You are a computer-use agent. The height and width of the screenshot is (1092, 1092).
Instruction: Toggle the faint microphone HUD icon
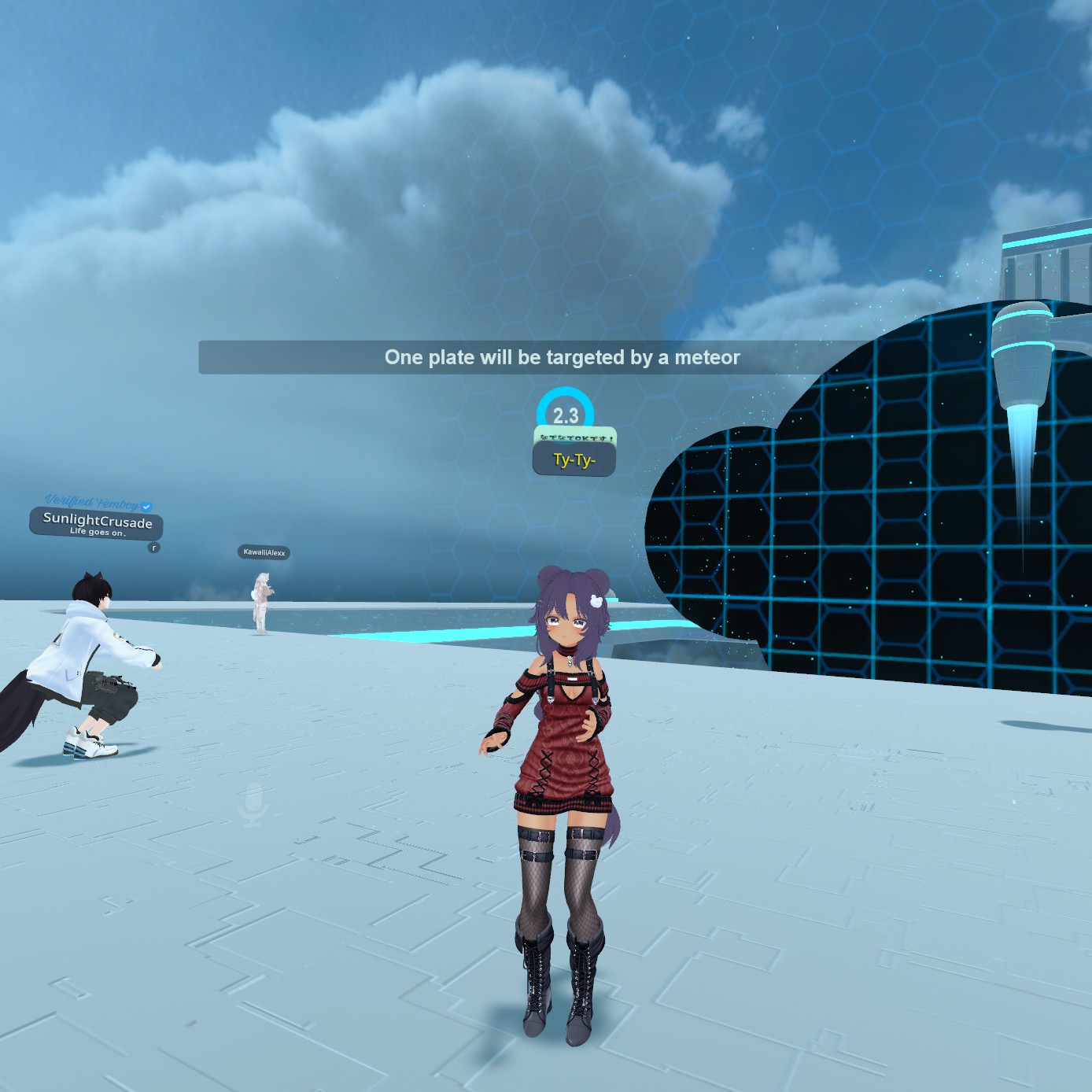point(253,804)
